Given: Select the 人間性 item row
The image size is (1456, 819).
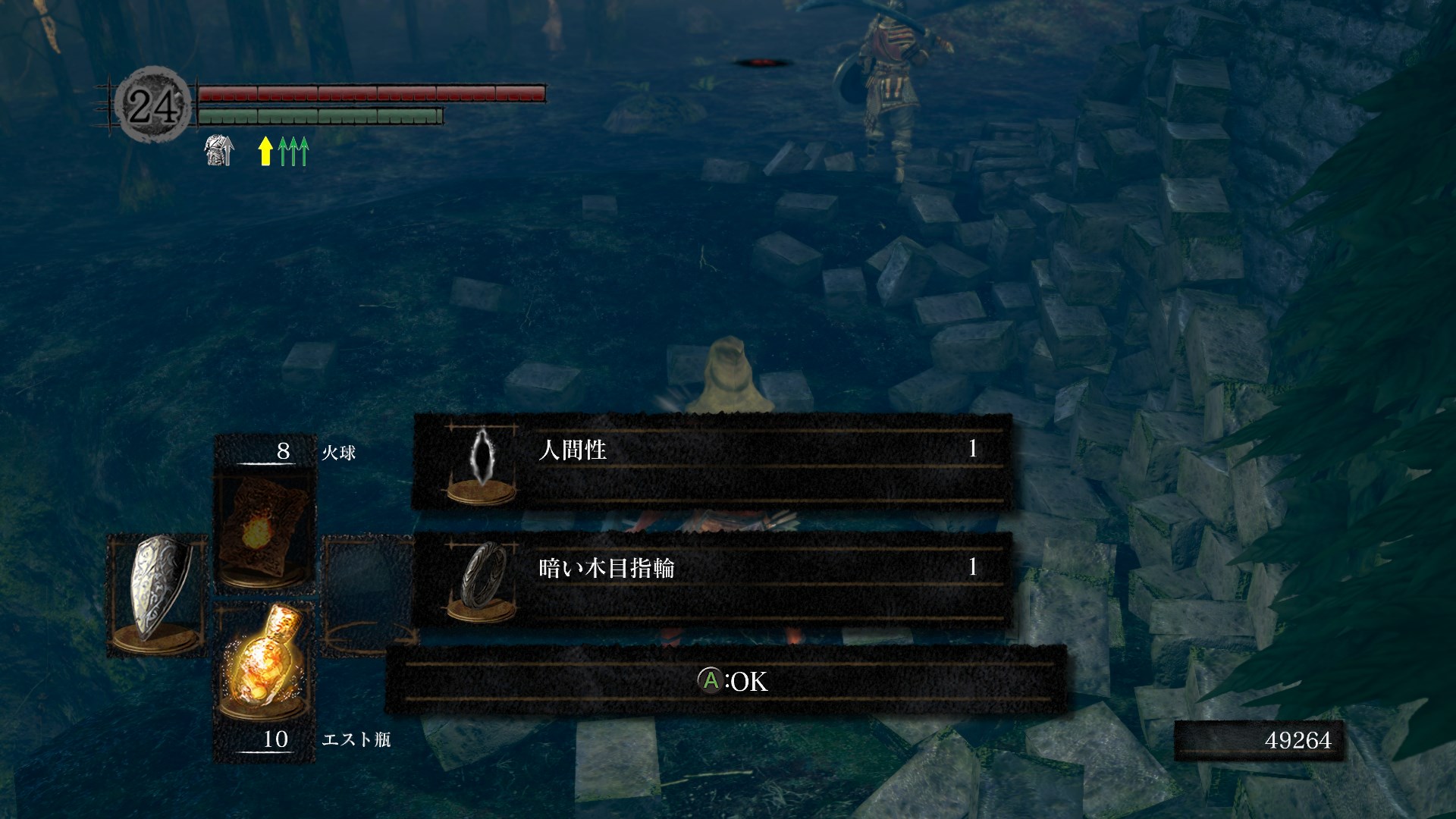Looking at the screenshot, I should point(713,461).
